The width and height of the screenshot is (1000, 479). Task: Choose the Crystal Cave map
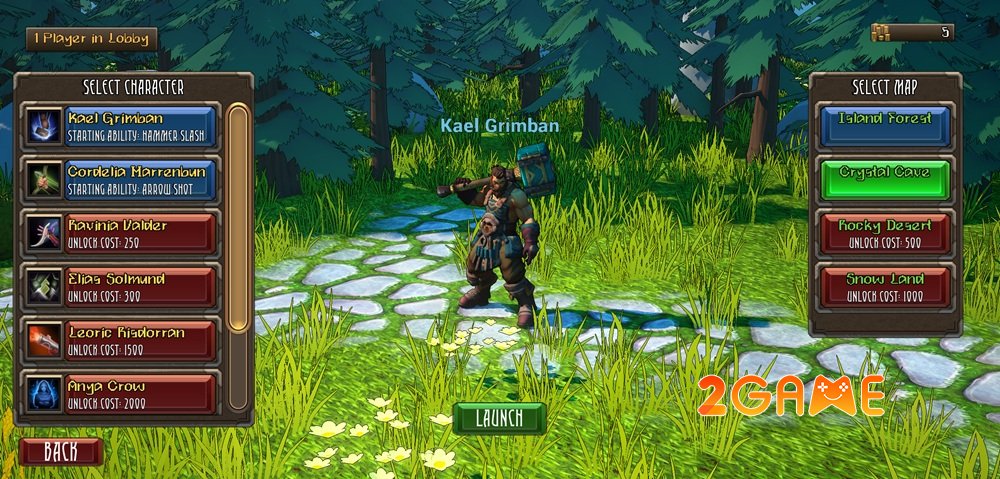pyautogui.click(x=883, y=179)
